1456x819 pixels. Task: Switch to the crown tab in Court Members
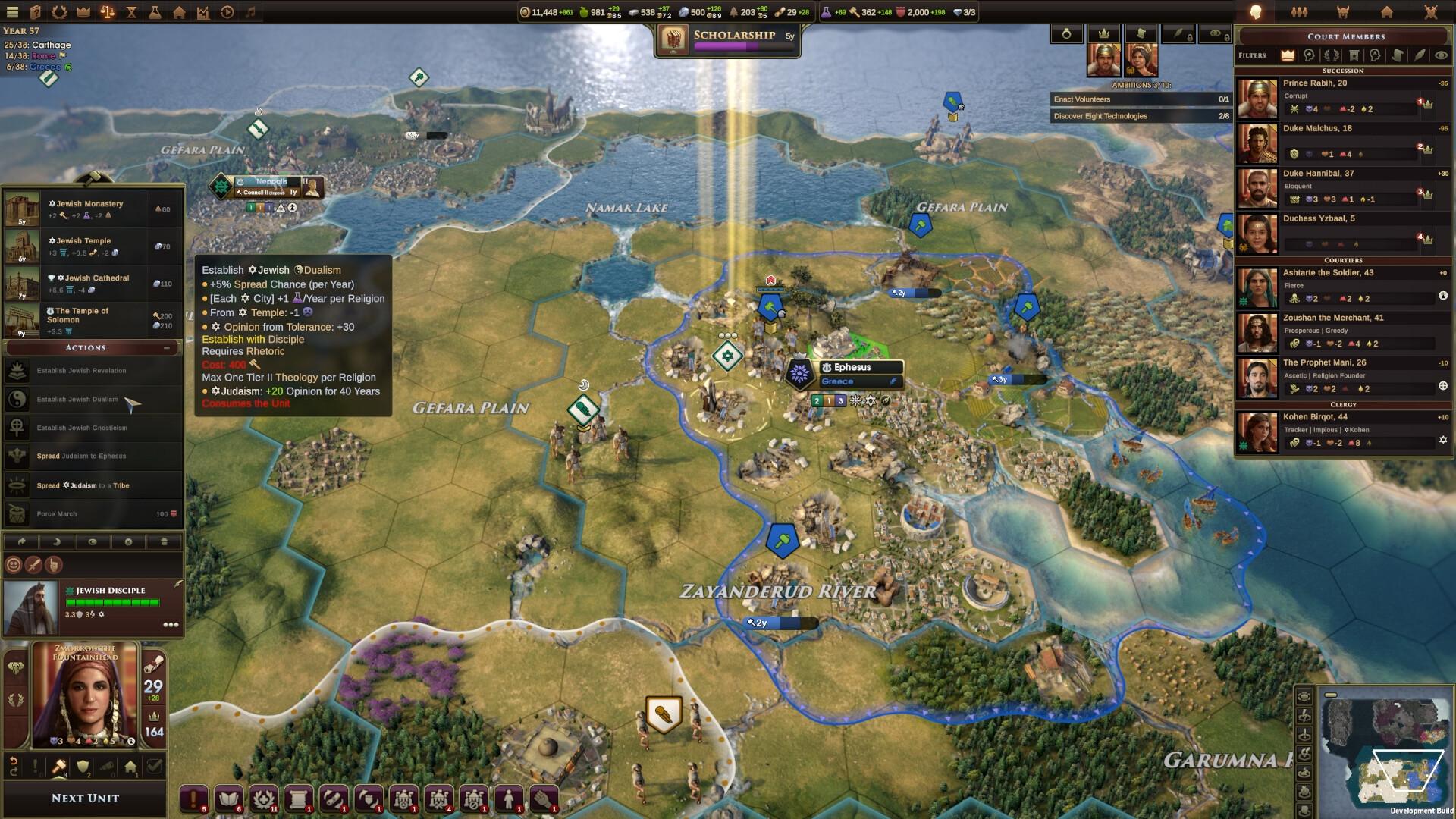[1288, 55]
